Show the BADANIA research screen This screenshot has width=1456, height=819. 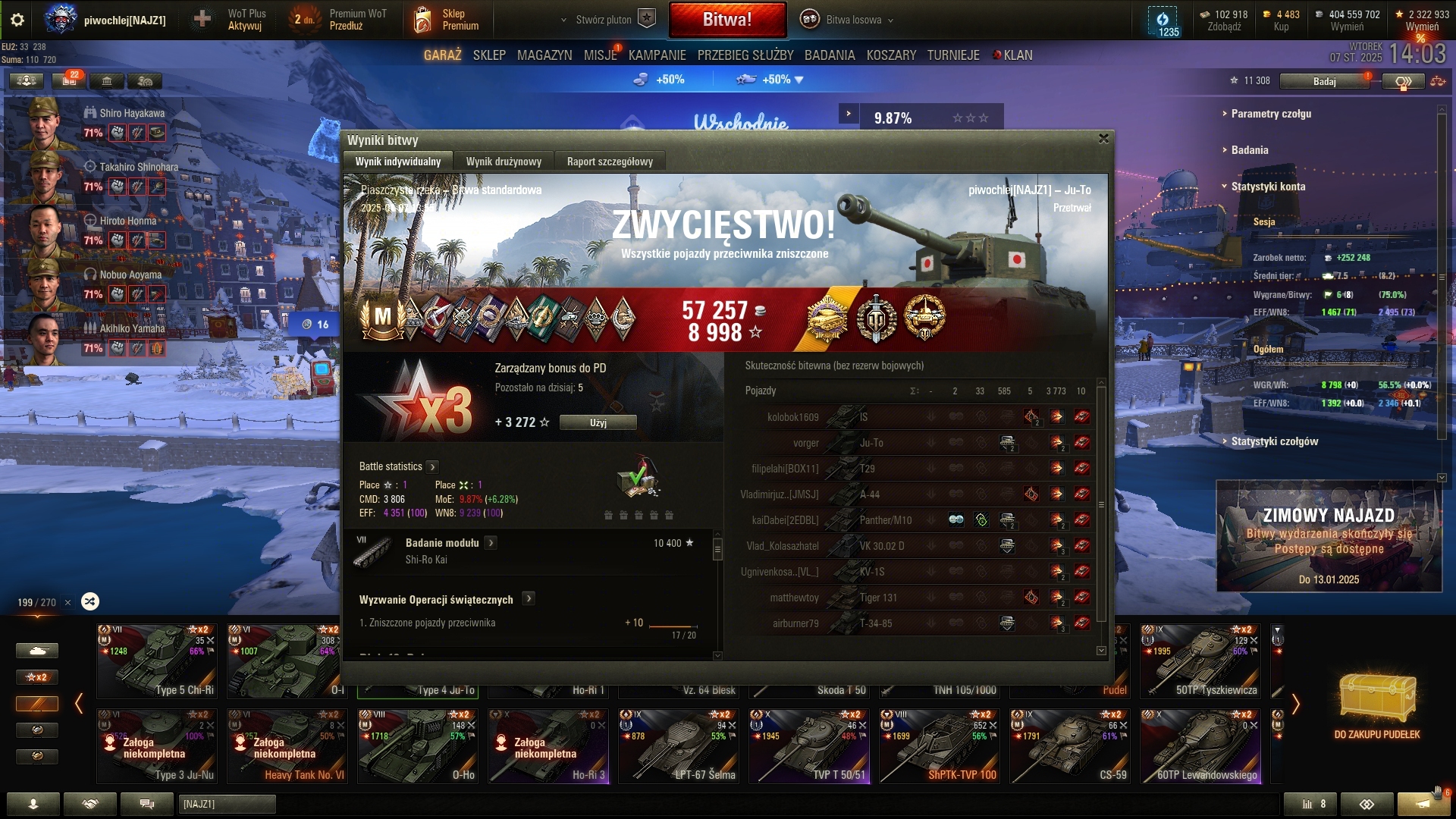(x=830, y=55)
